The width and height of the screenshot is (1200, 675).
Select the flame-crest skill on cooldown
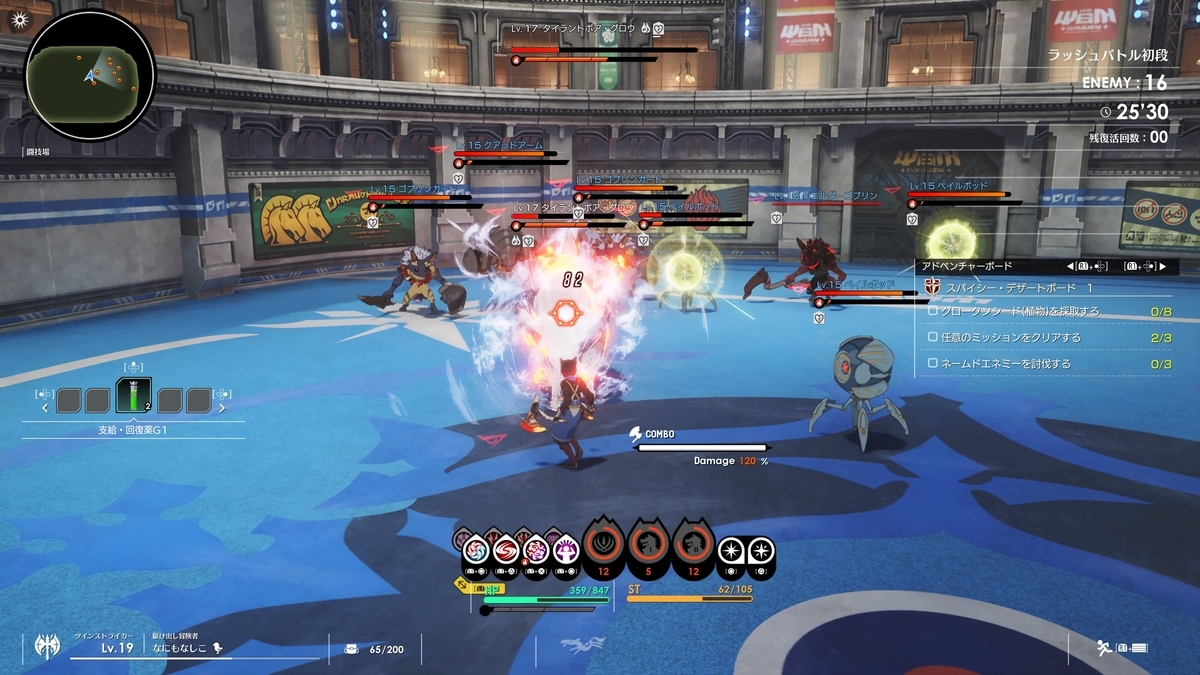click(604, 546)
